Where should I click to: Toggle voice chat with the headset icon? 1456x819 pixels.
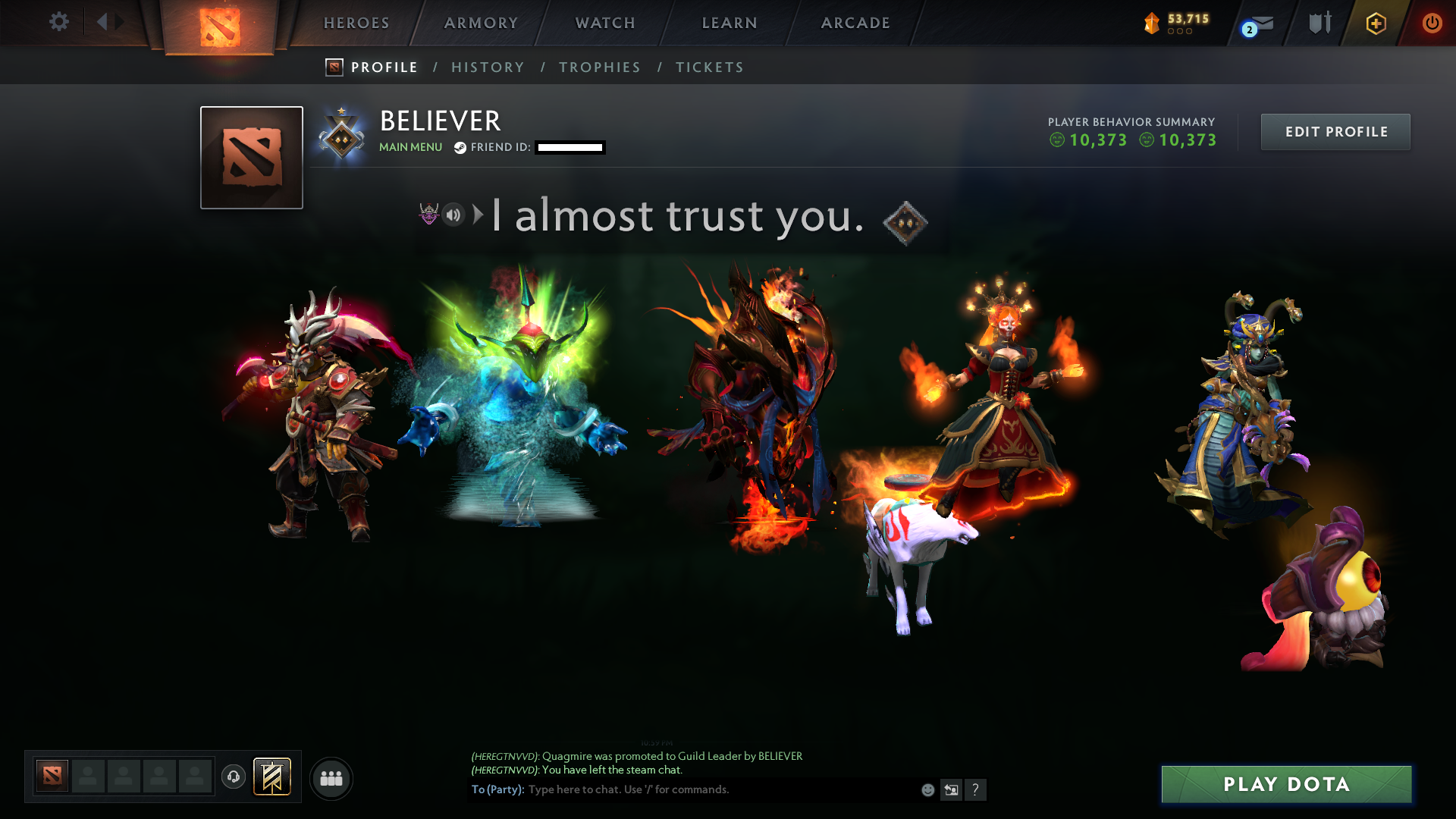click(234, 777)
